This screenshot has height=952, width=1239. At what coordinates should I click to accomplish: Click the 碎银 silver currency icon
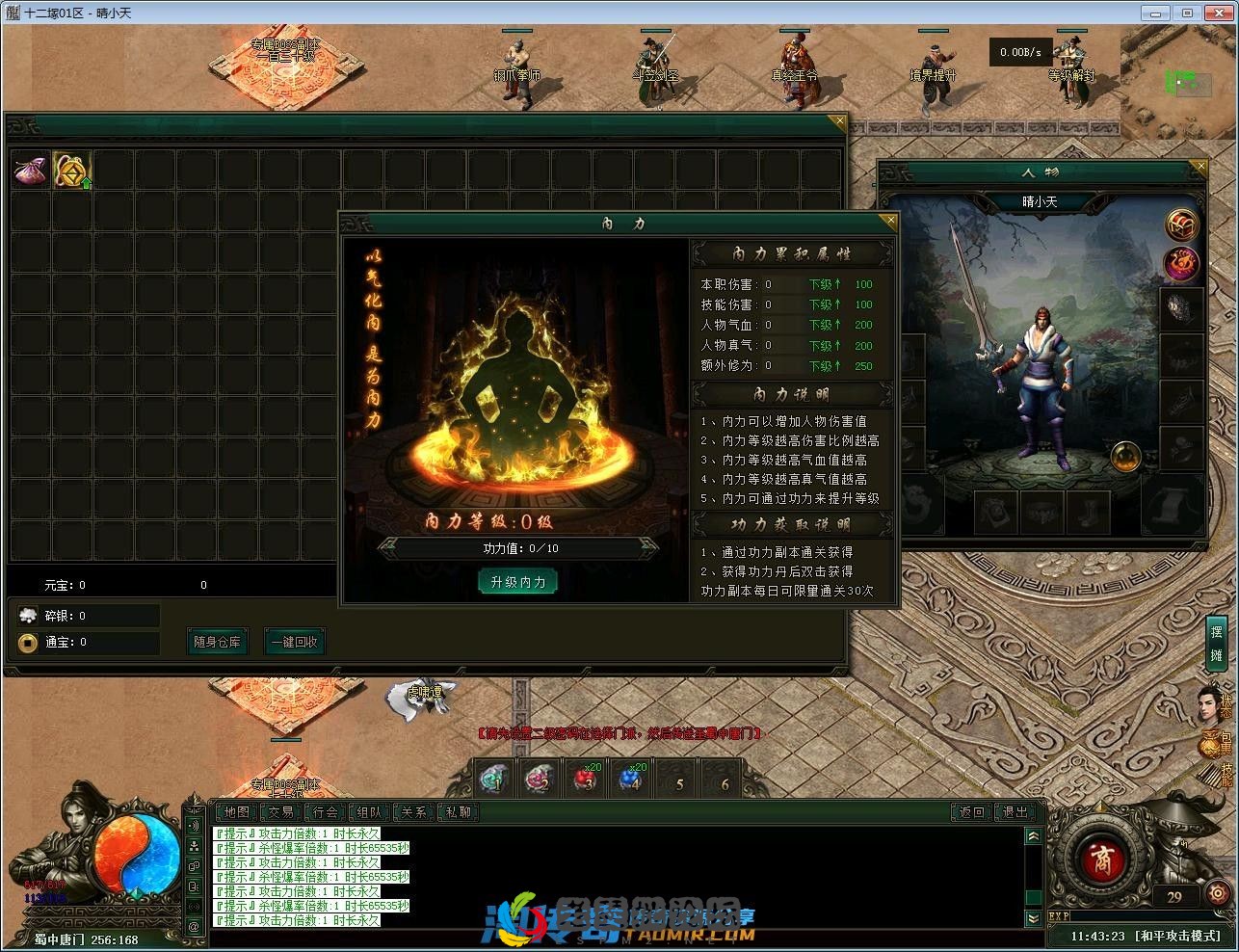pos(29,615)
